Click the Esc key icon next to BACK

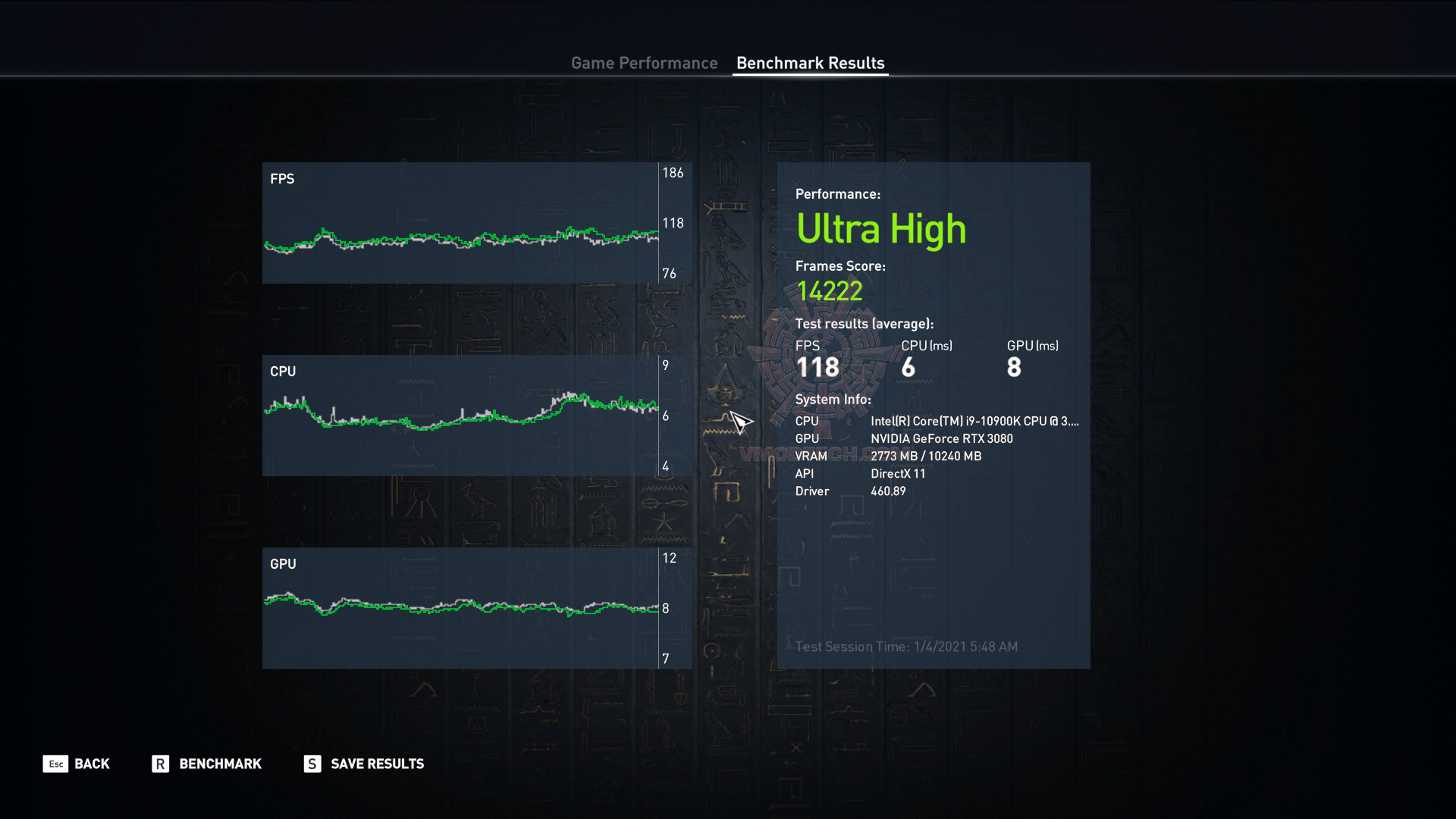(53, 764)
